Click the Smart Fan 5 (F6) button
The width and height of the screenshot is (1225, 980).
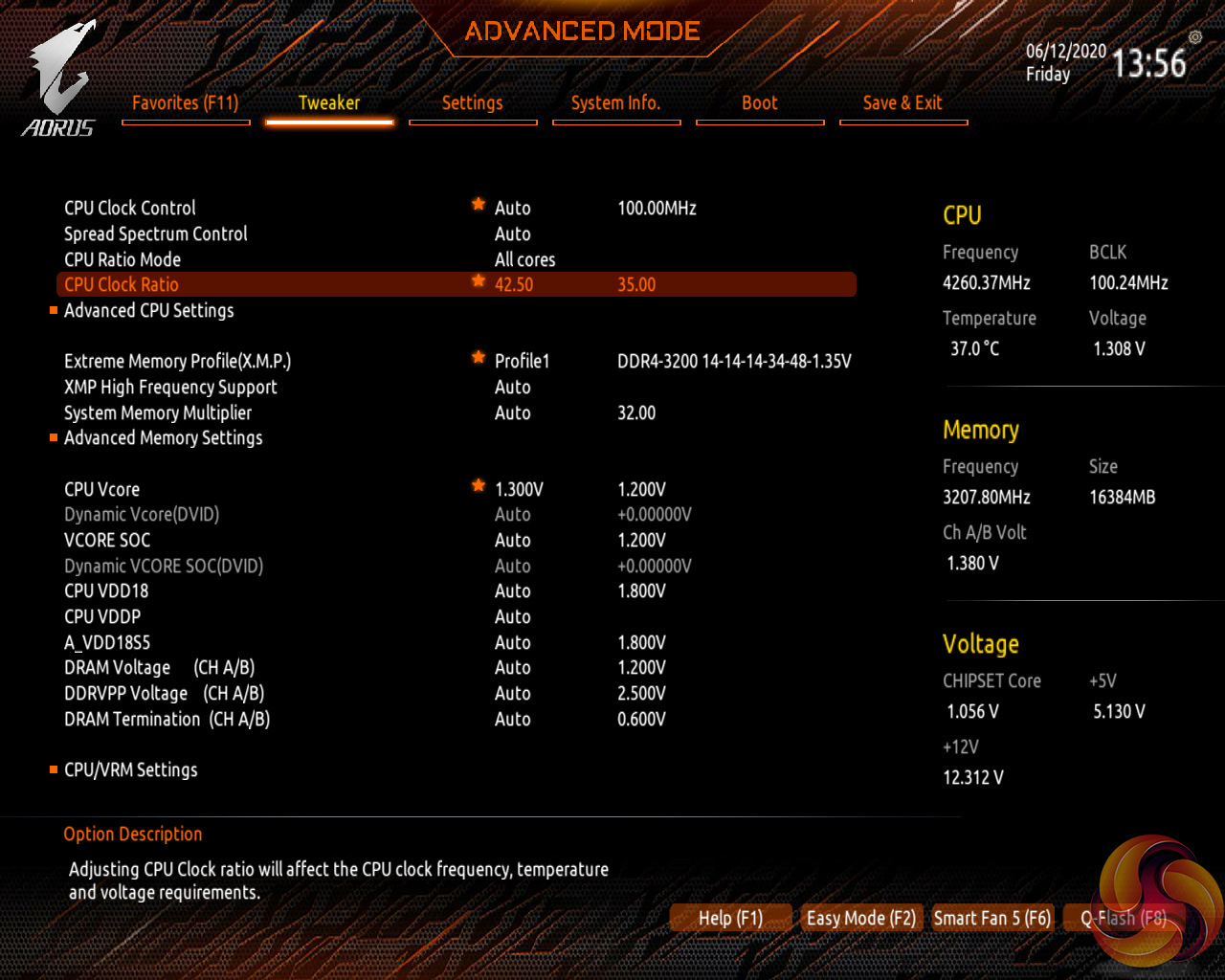[x=992, y=918]
